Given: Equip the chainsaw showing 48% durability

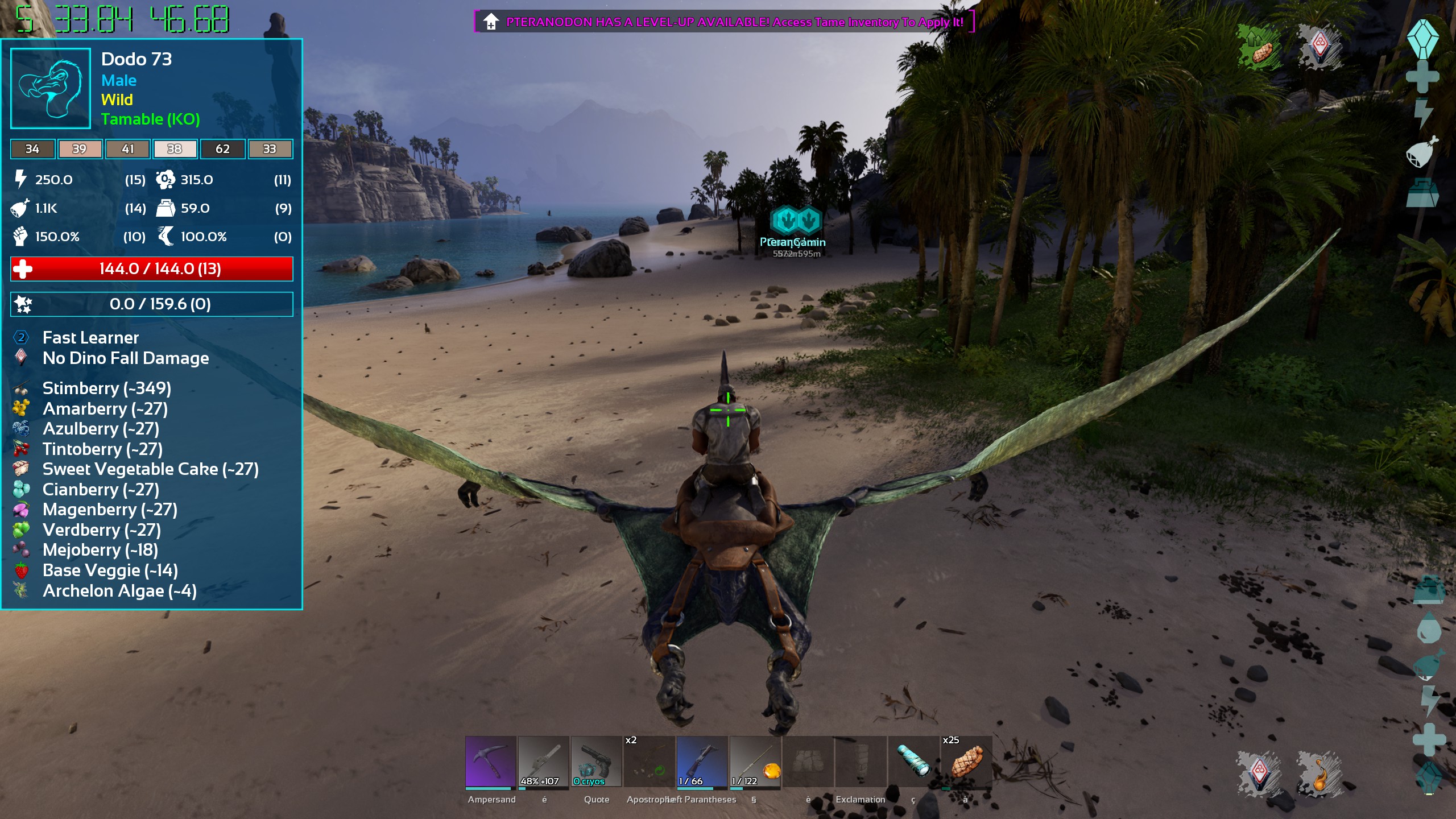Looking at the screenshot, I should pos(543,762).
